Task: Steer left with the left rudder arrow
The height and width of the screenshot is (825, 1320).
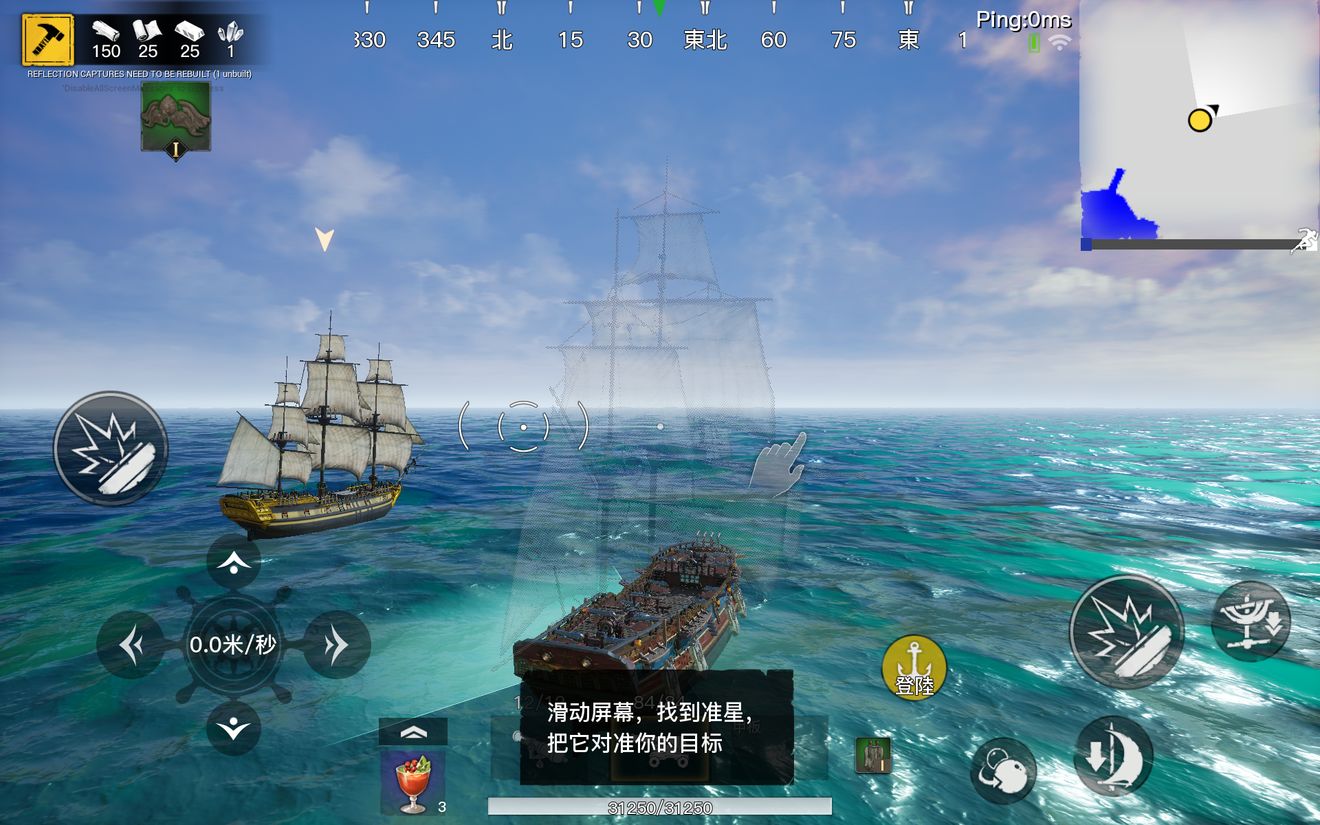Action: [x=130, y=645]
